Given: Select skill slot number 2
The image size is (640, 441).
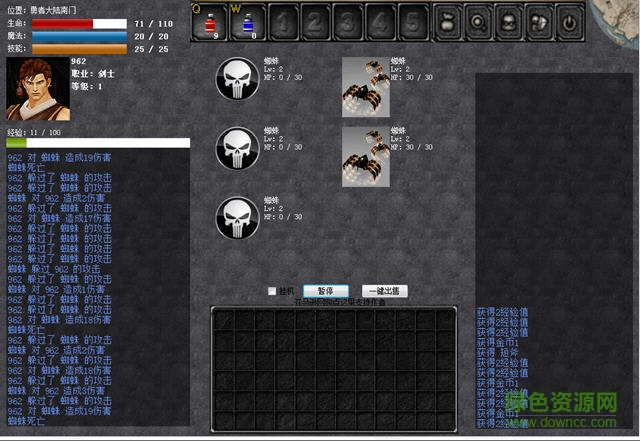Looking at the screenshot, I should 314,22.
